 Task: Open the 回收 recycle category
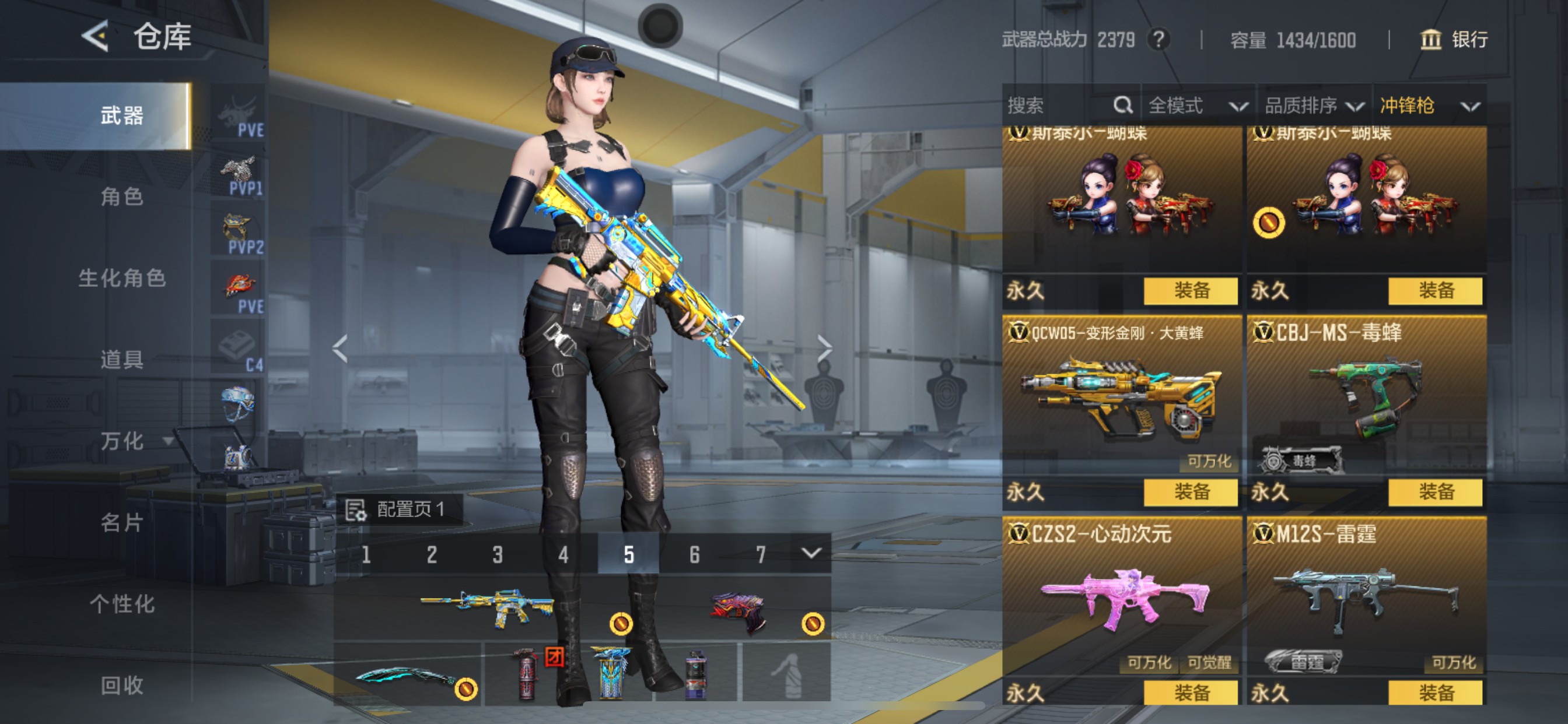click(122, 685)
